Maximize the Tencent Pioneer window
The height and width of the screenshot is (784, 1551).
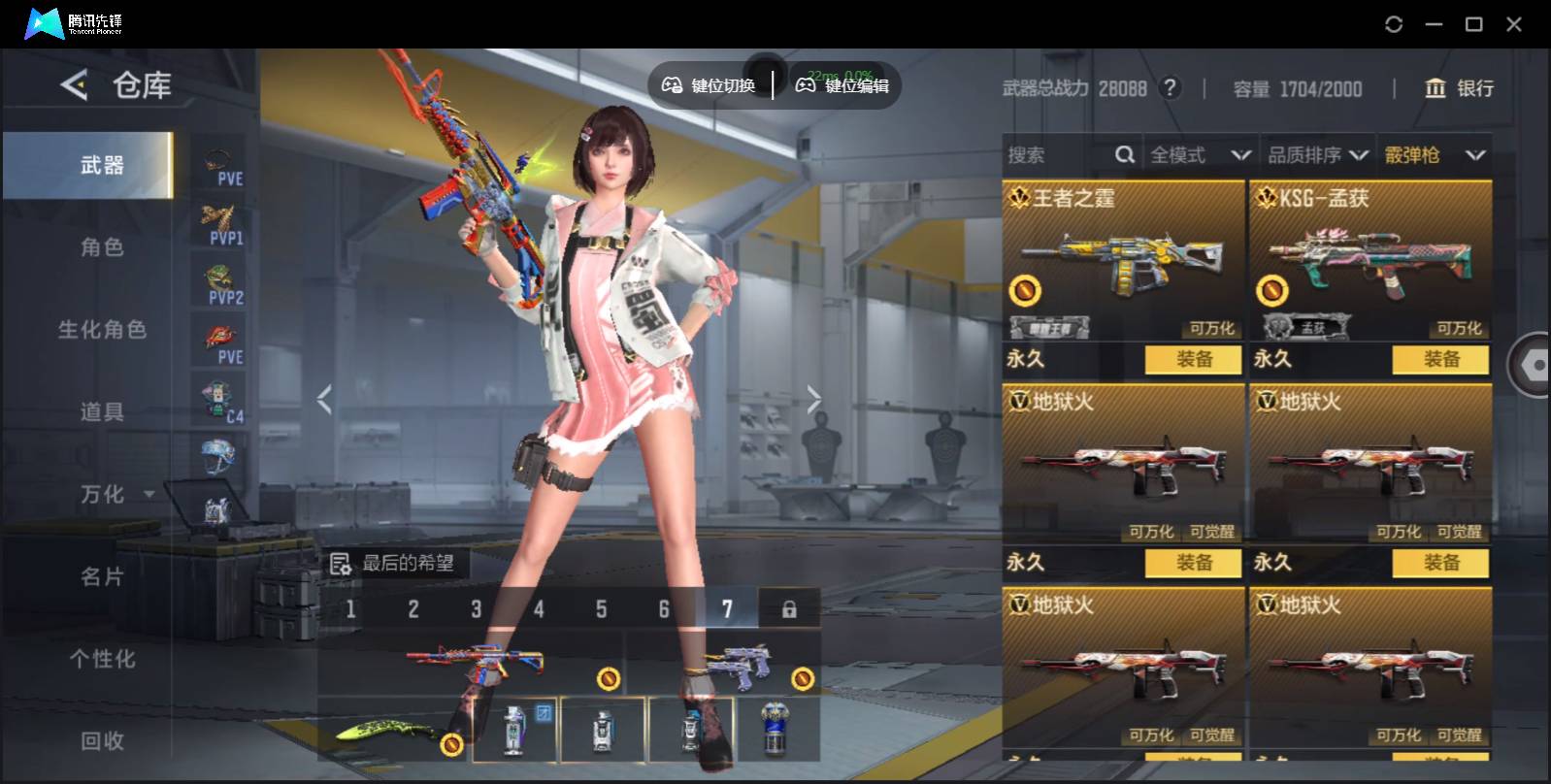tap(1473, 24)
